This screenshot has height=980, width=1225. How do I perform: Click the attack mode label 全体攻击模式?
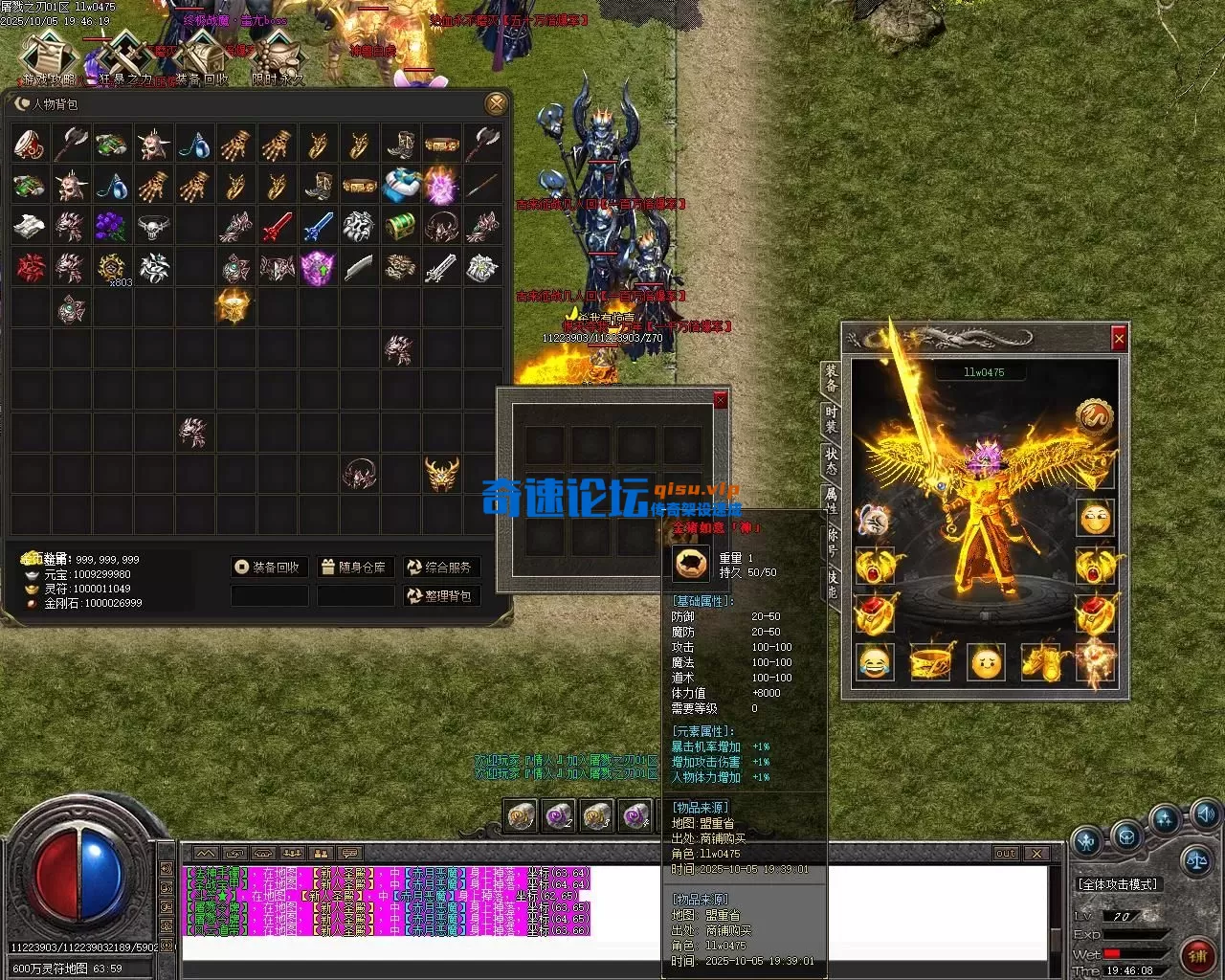coord(1118,884)
